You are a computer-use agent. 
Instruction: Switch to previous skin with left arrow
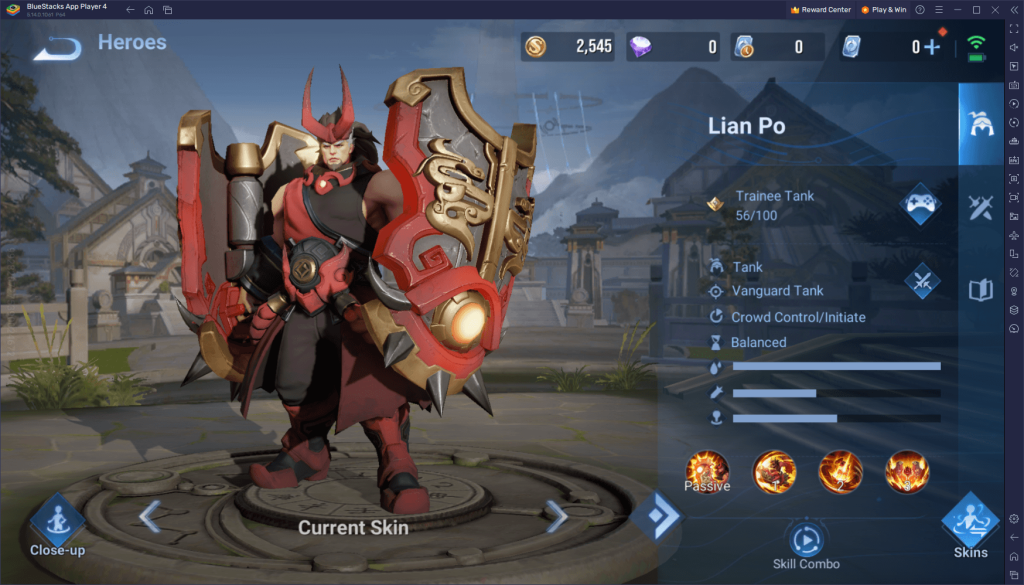[150, 516]
